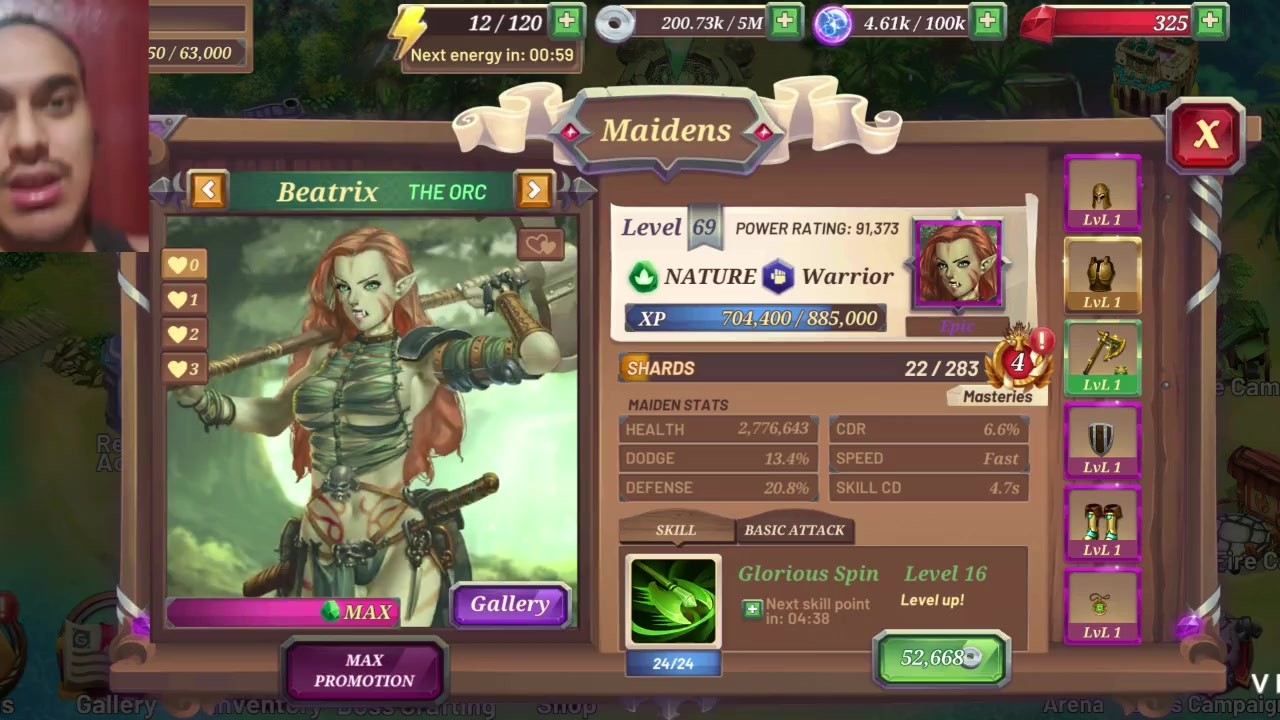Click the Max Promotion button
This screenshot has height=720, width=1280.
[x=364, y=670]
